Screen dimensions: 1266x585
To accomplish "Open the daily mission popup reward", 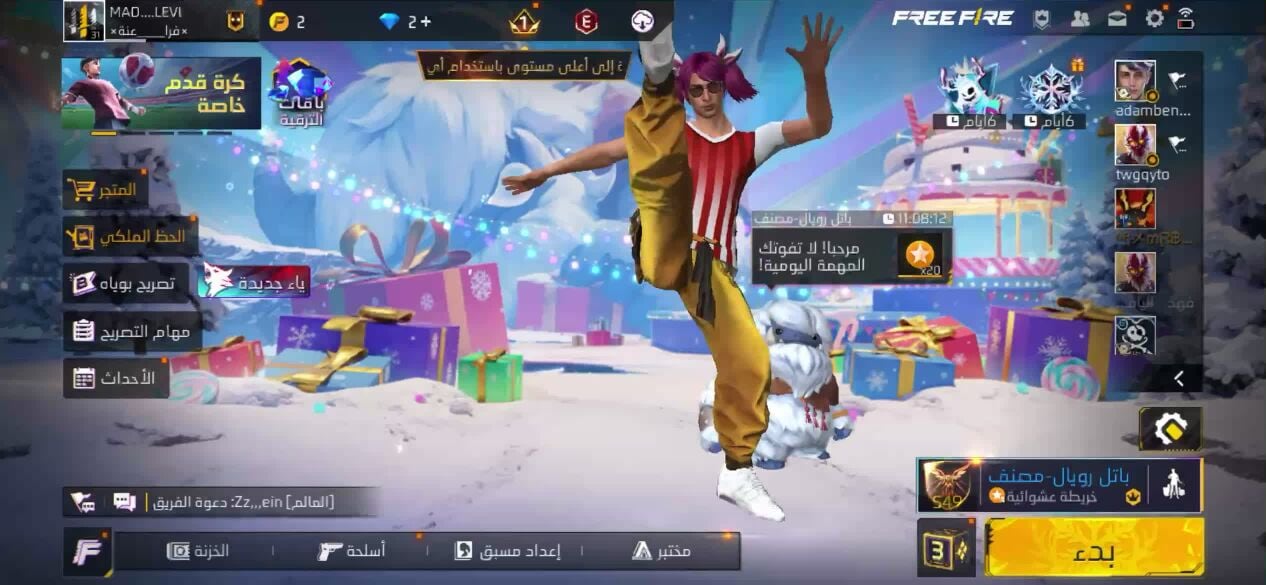I will pos(919,256).
